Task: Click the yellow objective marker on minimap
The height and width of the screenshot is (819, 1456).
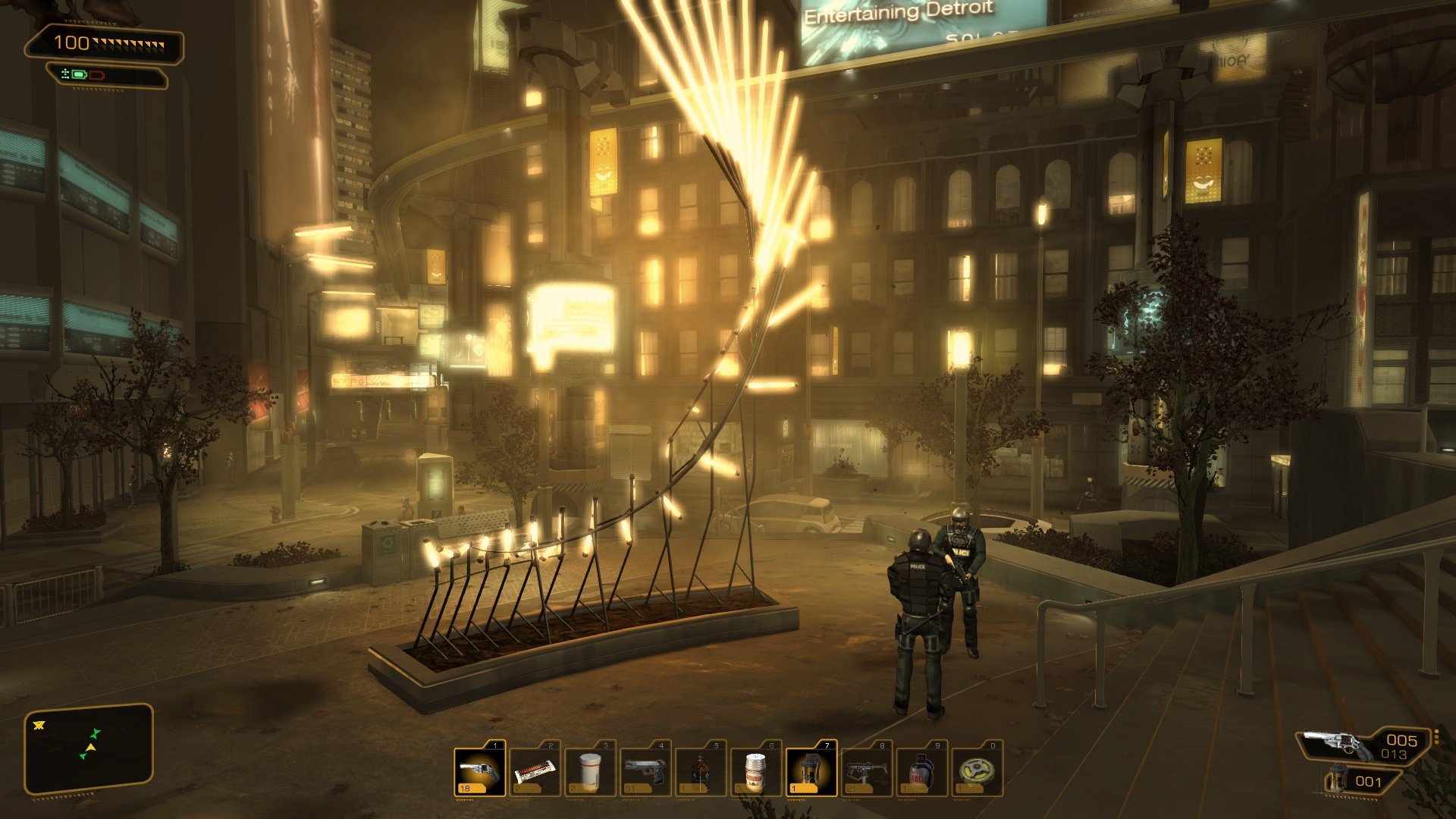Action: click(38, 725)
